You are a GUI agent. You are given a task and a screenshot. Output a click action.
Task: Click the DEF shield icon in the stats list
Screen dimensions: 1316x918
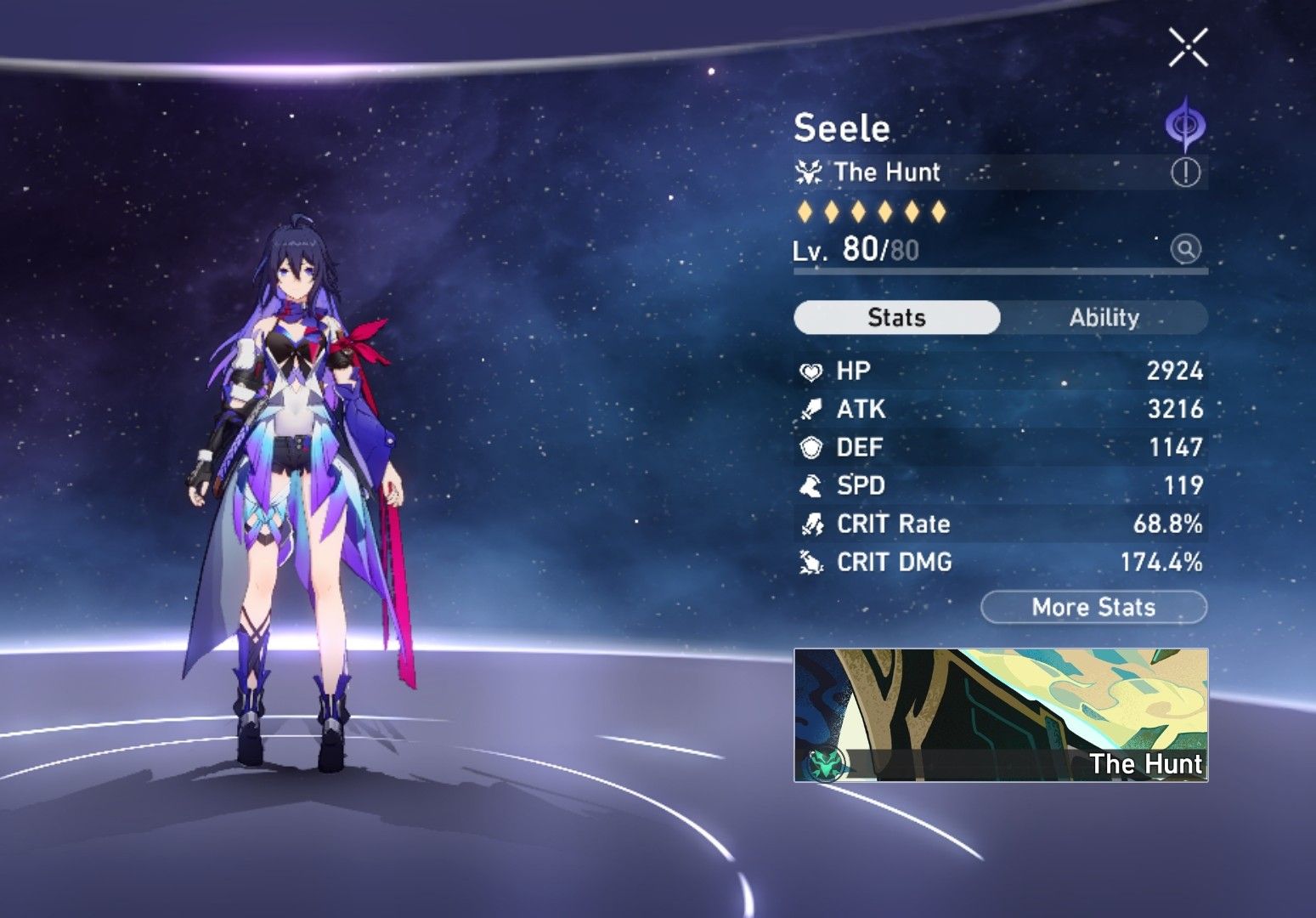click(x=810, y=447)
